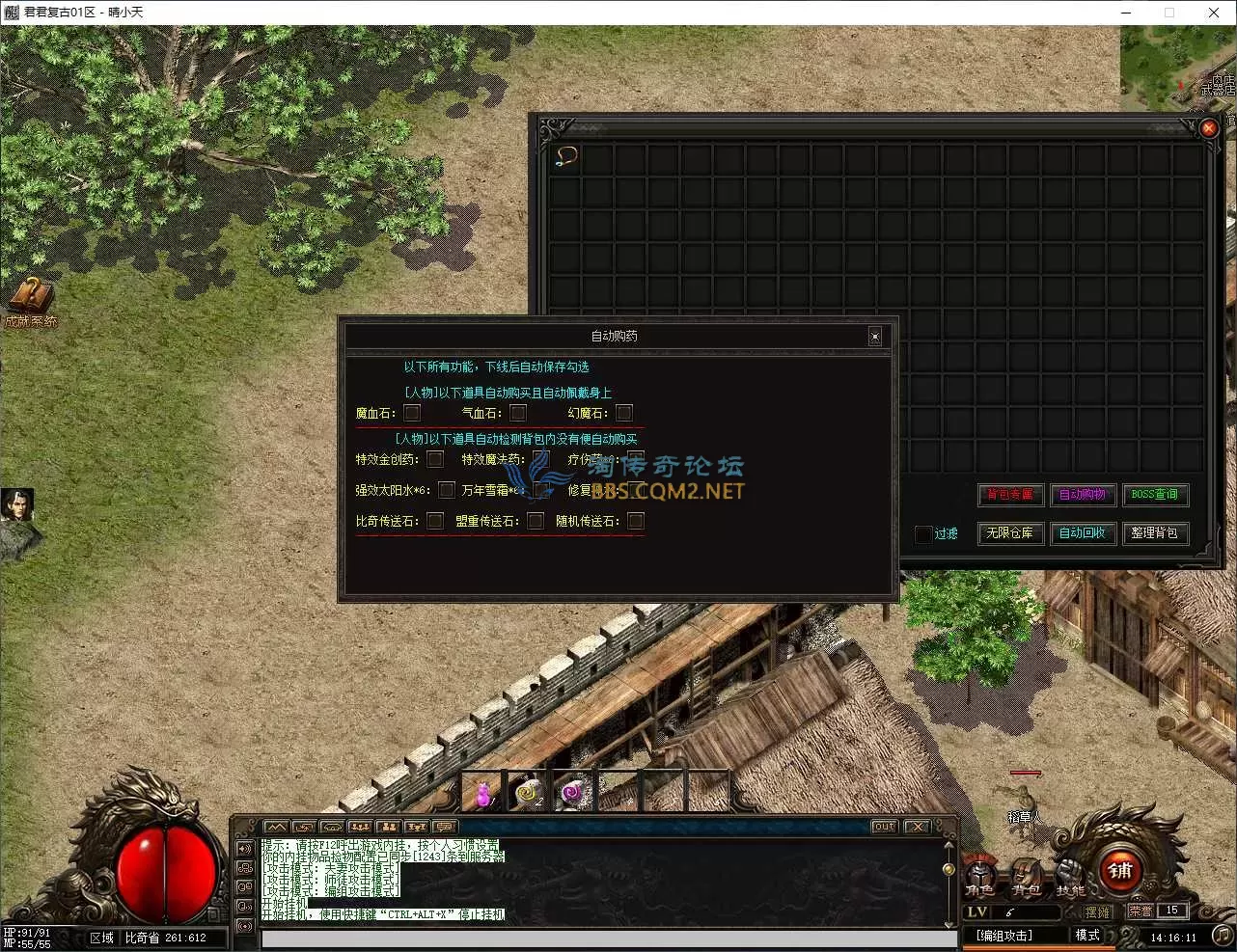Viewport: 1237px width, 952px height.
Task: Tick the 魔血石 checkbox
Action: [x=412, y=414]
